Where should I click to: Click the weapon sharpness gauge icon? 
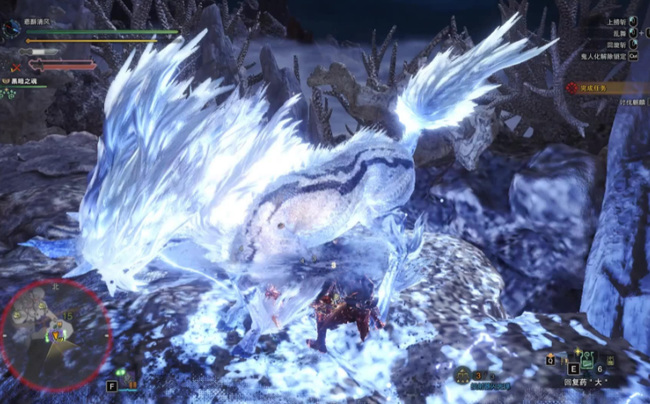click(38, 51)
